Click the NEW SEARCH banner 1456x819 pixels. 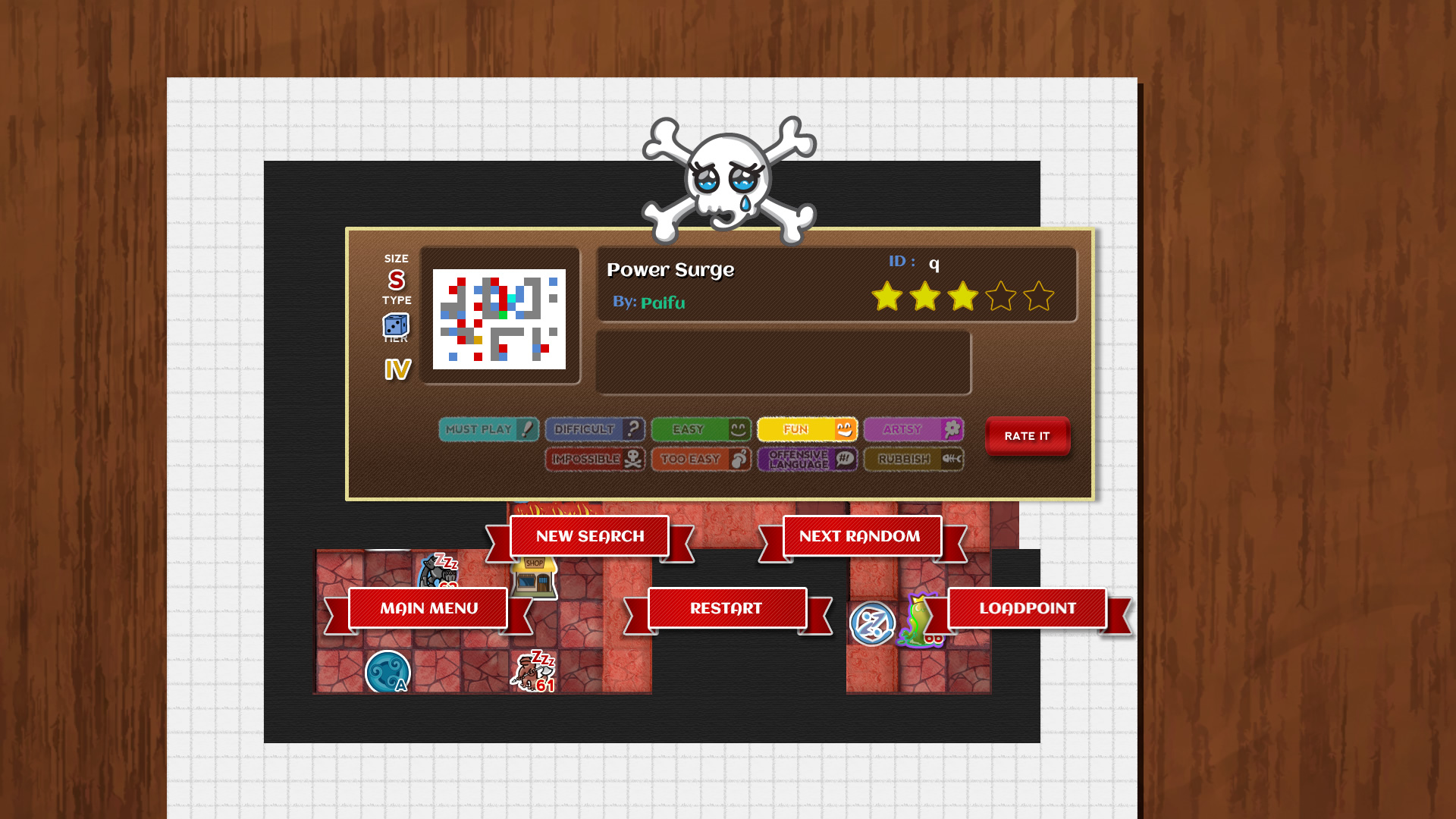click(x=590, y=535)
